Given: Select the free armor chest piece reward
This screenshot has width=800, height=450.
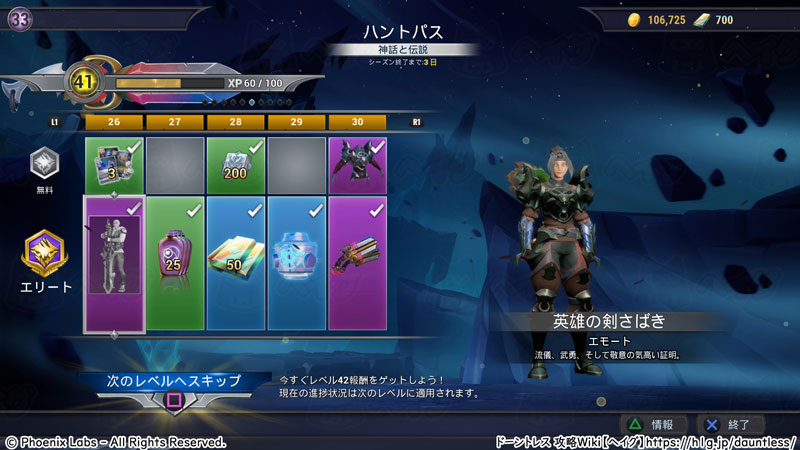Looking at the screenshot, I should coord(358,165).
